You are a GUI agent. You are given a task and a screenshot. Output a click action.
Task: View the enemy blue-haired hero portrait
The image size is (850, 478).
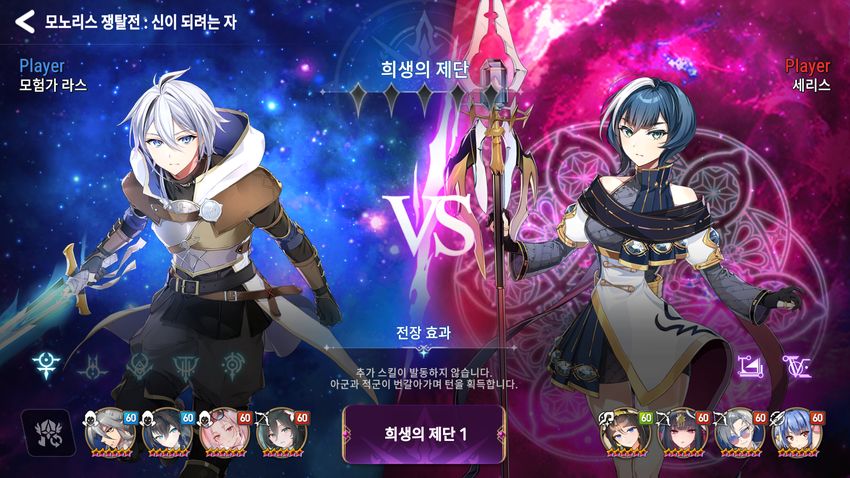click(x=794, y=433)
